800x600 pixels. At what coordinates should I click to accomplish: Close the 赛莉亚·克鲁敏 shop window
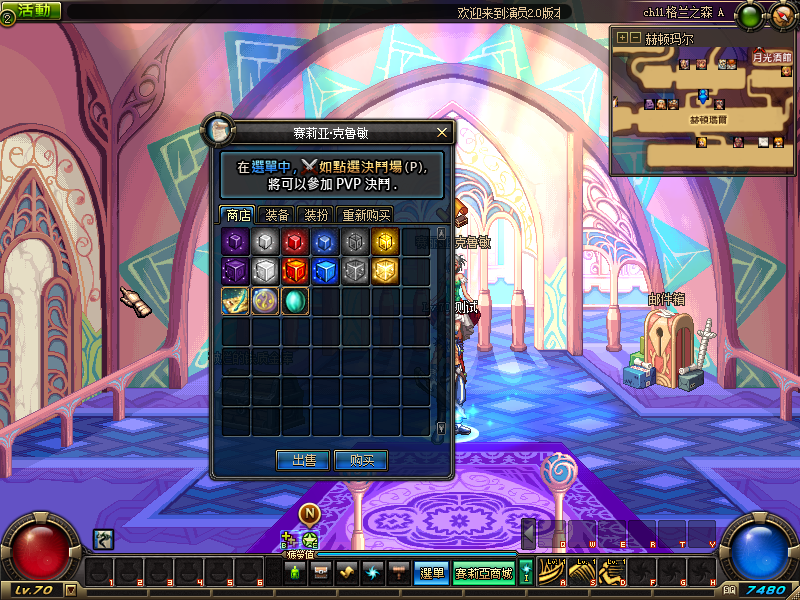tap(442, 132)
